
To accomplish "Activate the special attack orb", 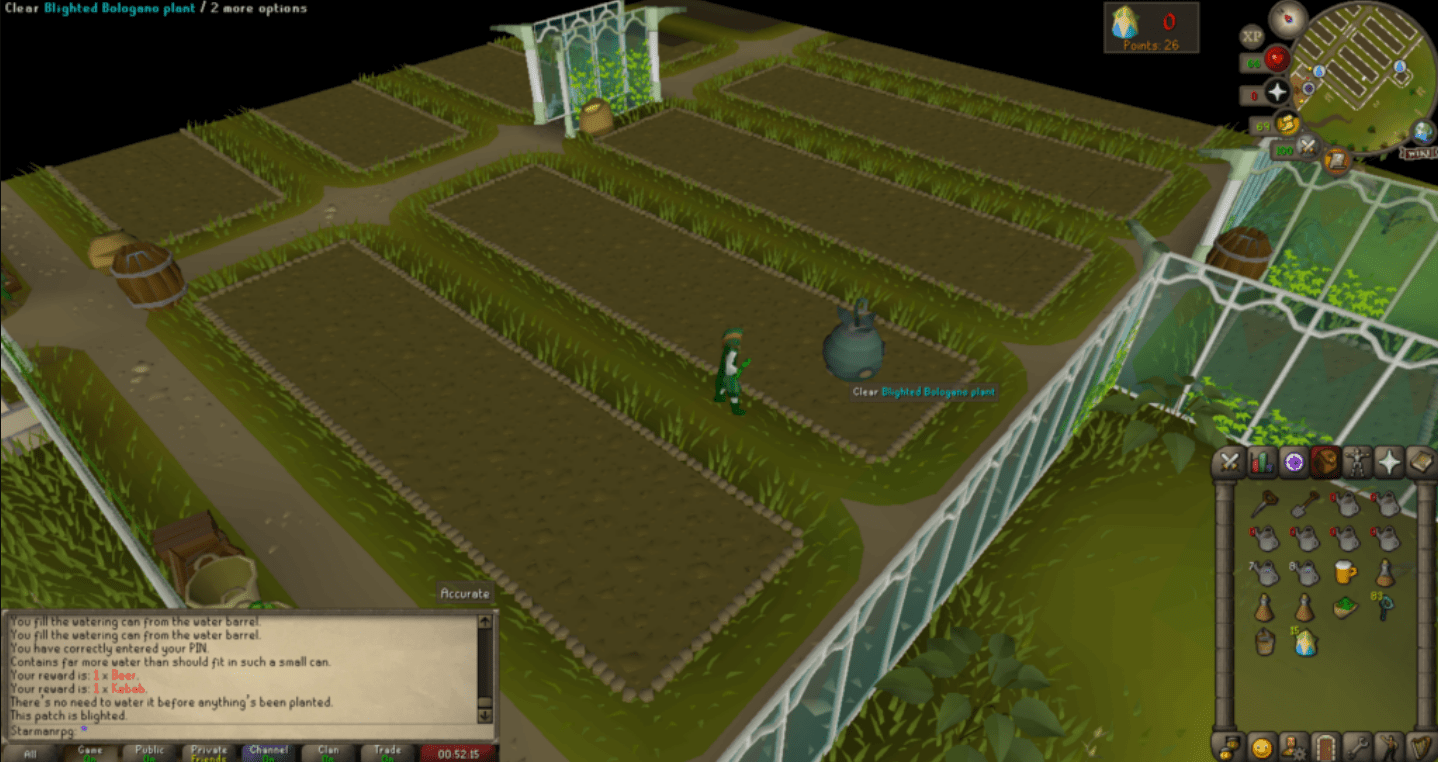I will (1307, 145).
